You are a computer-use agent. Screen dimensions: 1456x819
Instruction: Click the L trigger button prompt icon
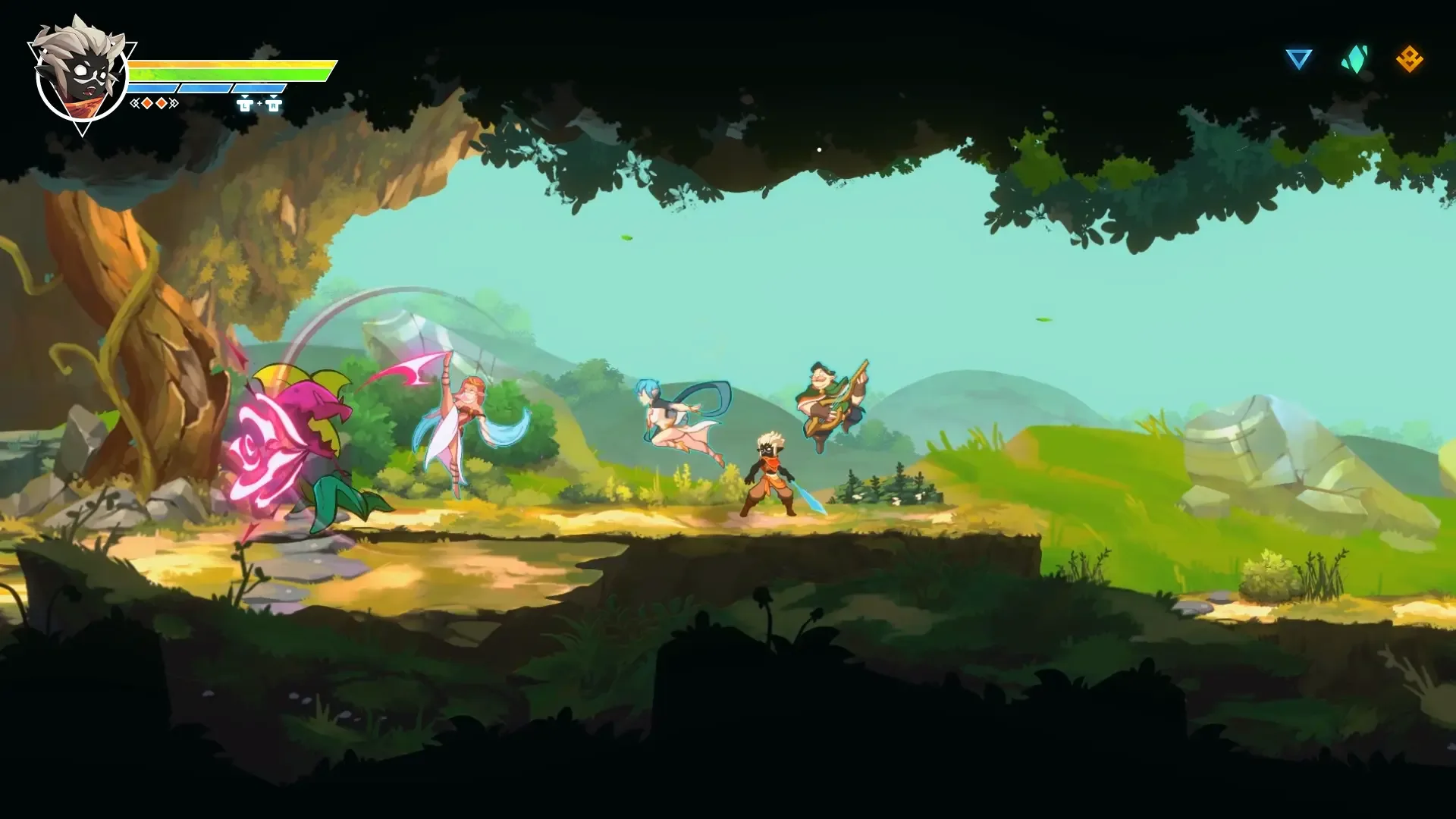click(x=245, y=106)
